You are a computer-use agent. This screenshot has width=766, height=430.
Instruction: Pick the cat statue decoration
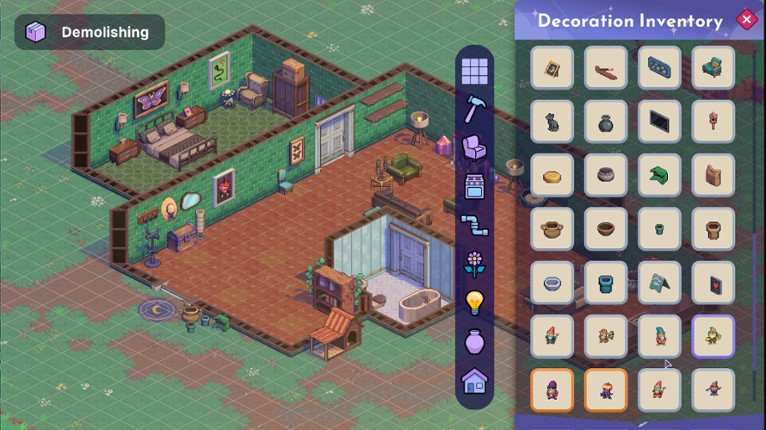click(552, 122)
